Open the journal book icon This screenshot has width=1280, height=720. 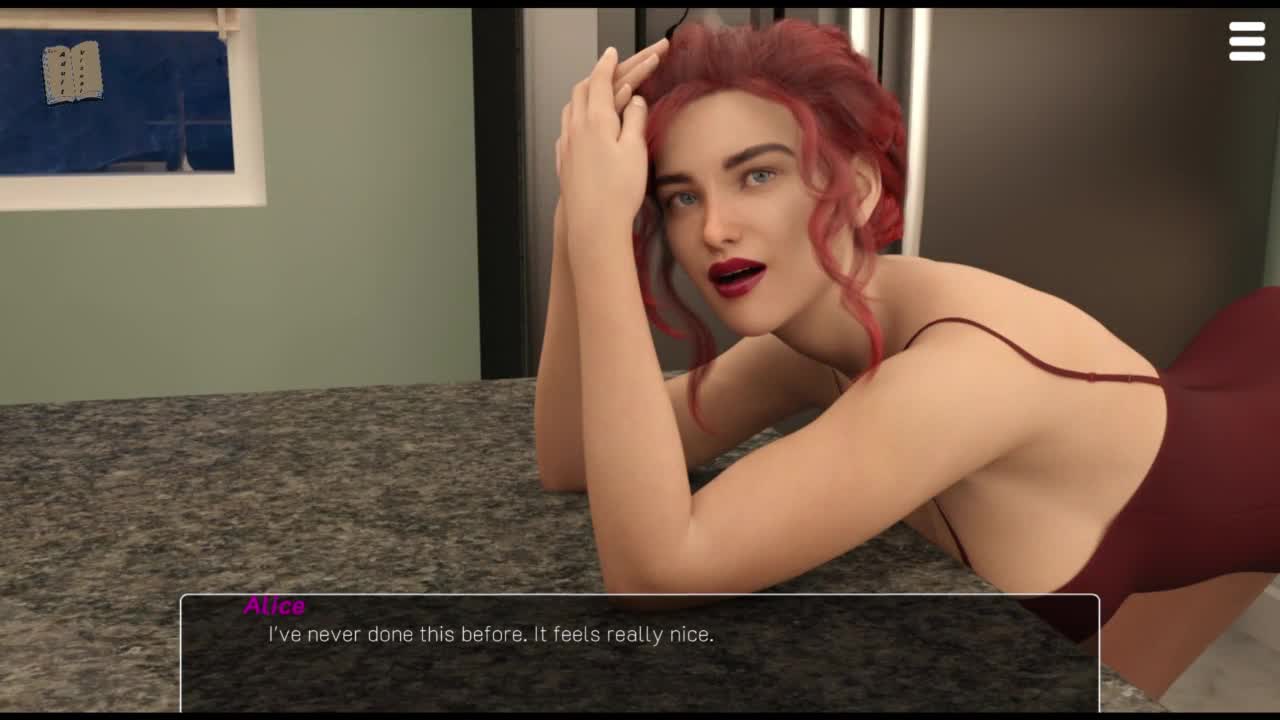pos(72,72)
